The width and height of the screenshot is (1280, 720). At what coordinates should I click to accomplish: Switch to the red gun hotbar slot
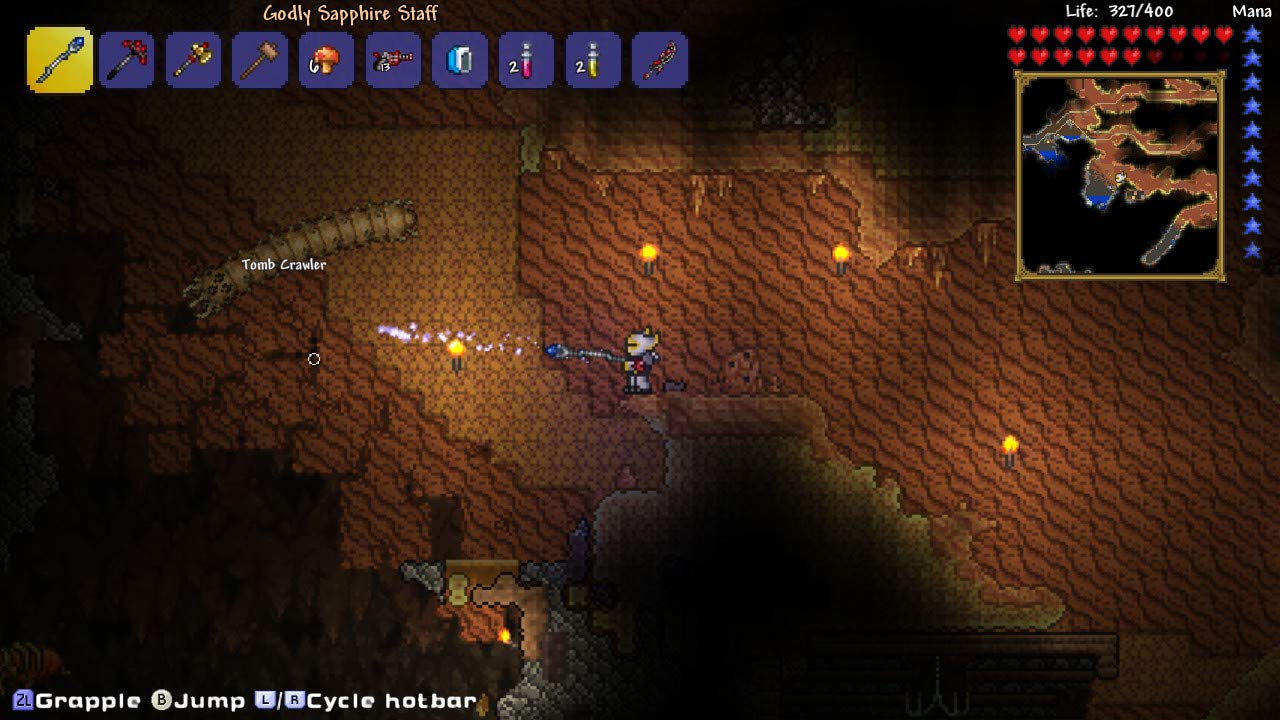(393, 60)
